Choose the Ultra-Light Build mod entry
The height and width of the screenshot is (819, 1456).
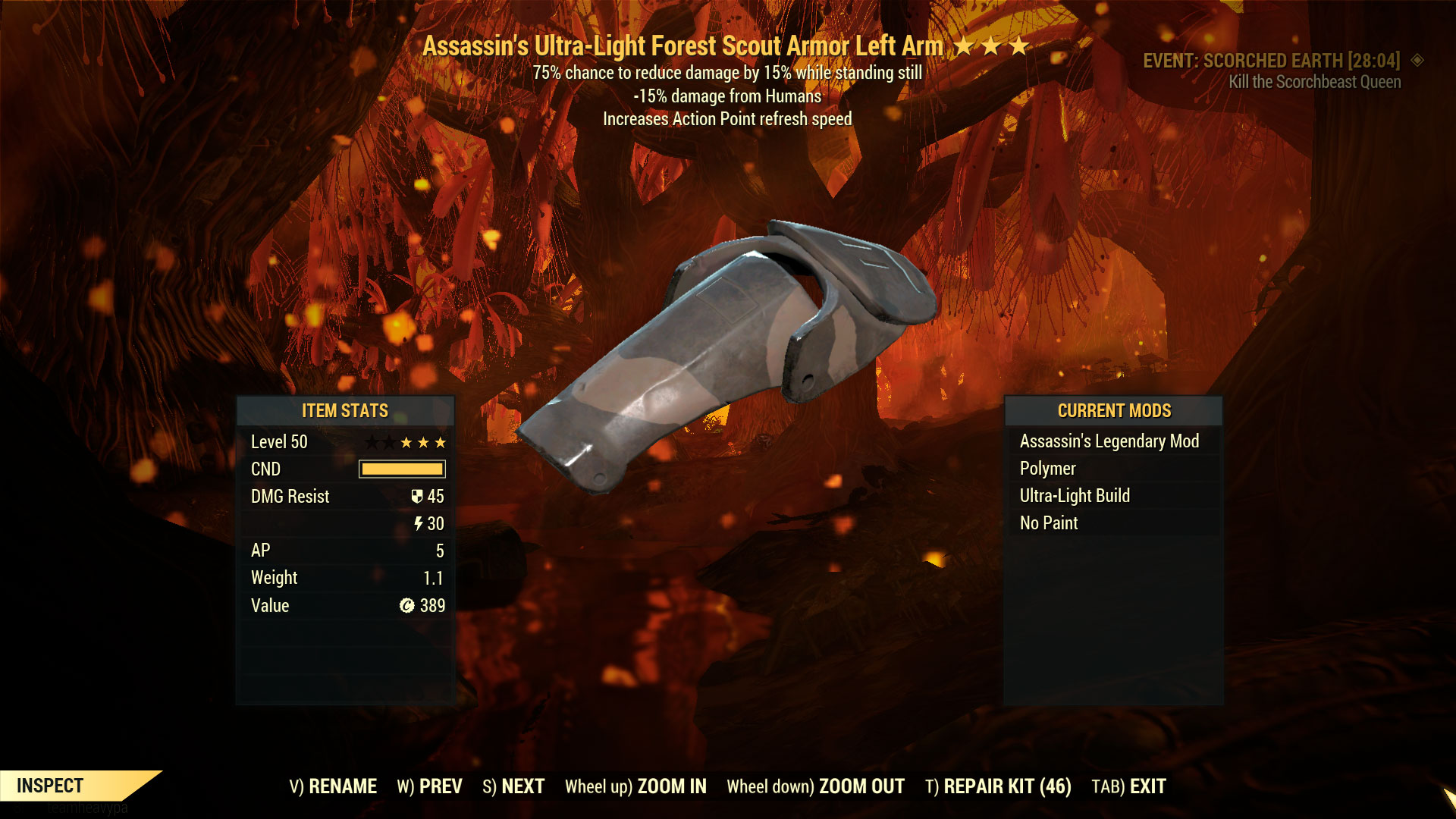point(1075,496)
